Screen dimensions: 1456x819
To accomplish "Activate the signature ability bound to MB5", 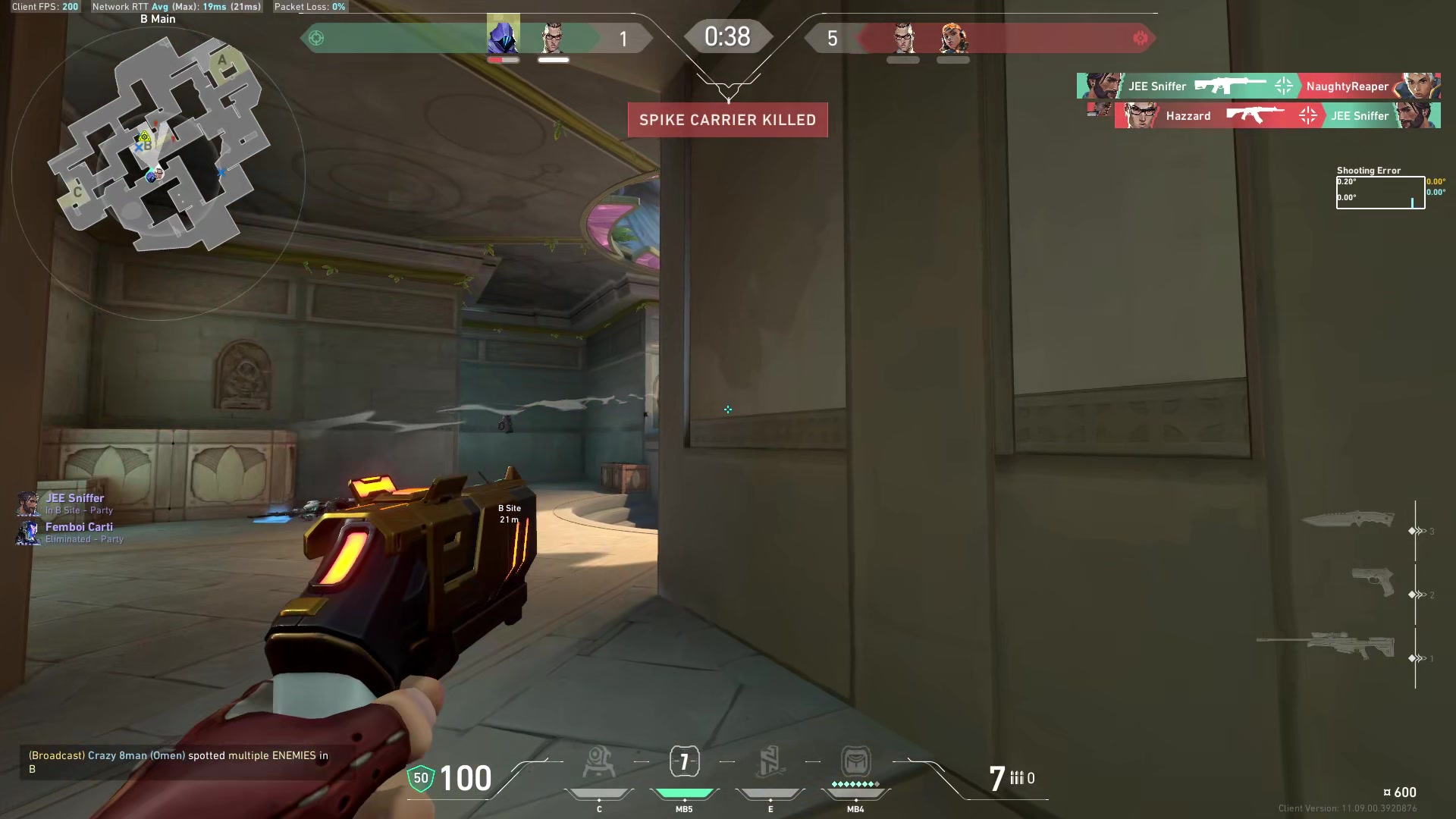I will pyautogui.click(x=684, y=761).
